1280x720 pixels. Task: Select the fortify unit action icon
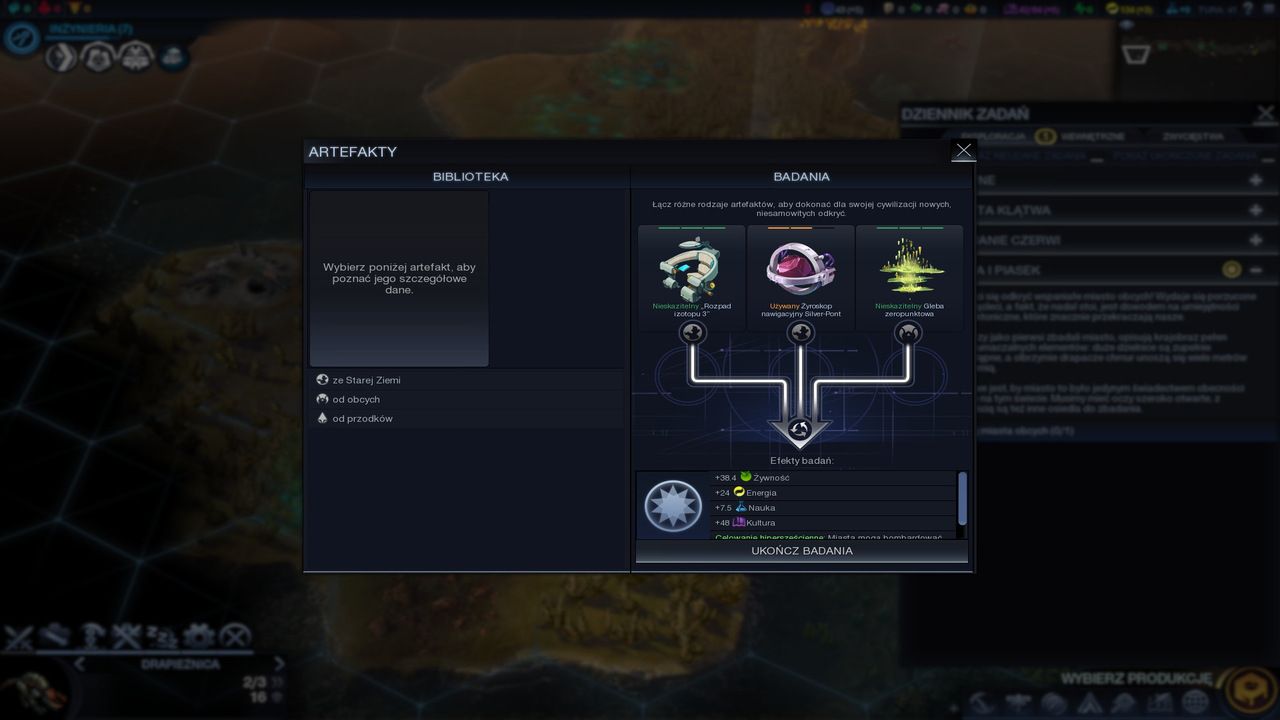[92, 636]
